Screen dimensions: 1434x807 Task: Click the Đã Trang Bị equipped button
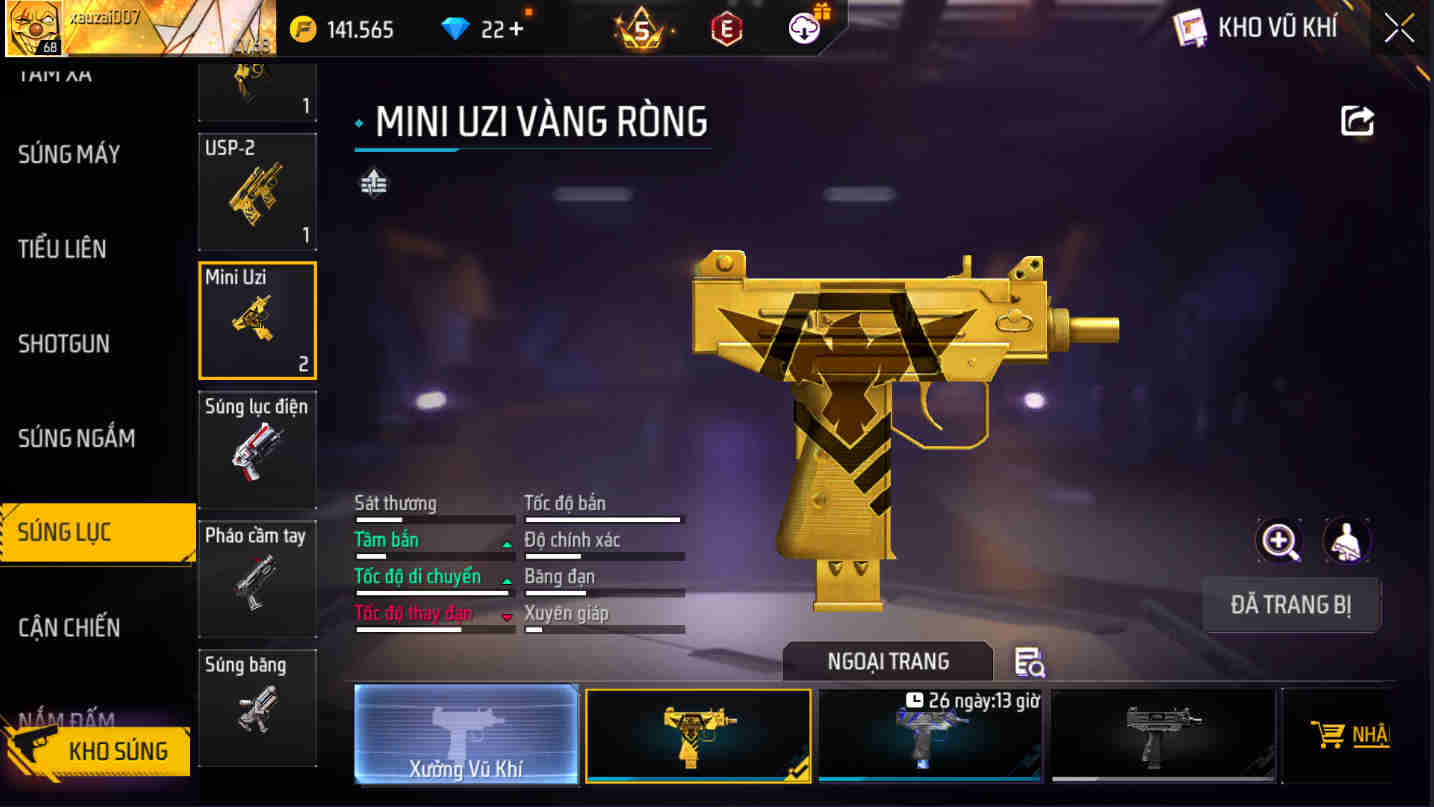pos(1290,605)
